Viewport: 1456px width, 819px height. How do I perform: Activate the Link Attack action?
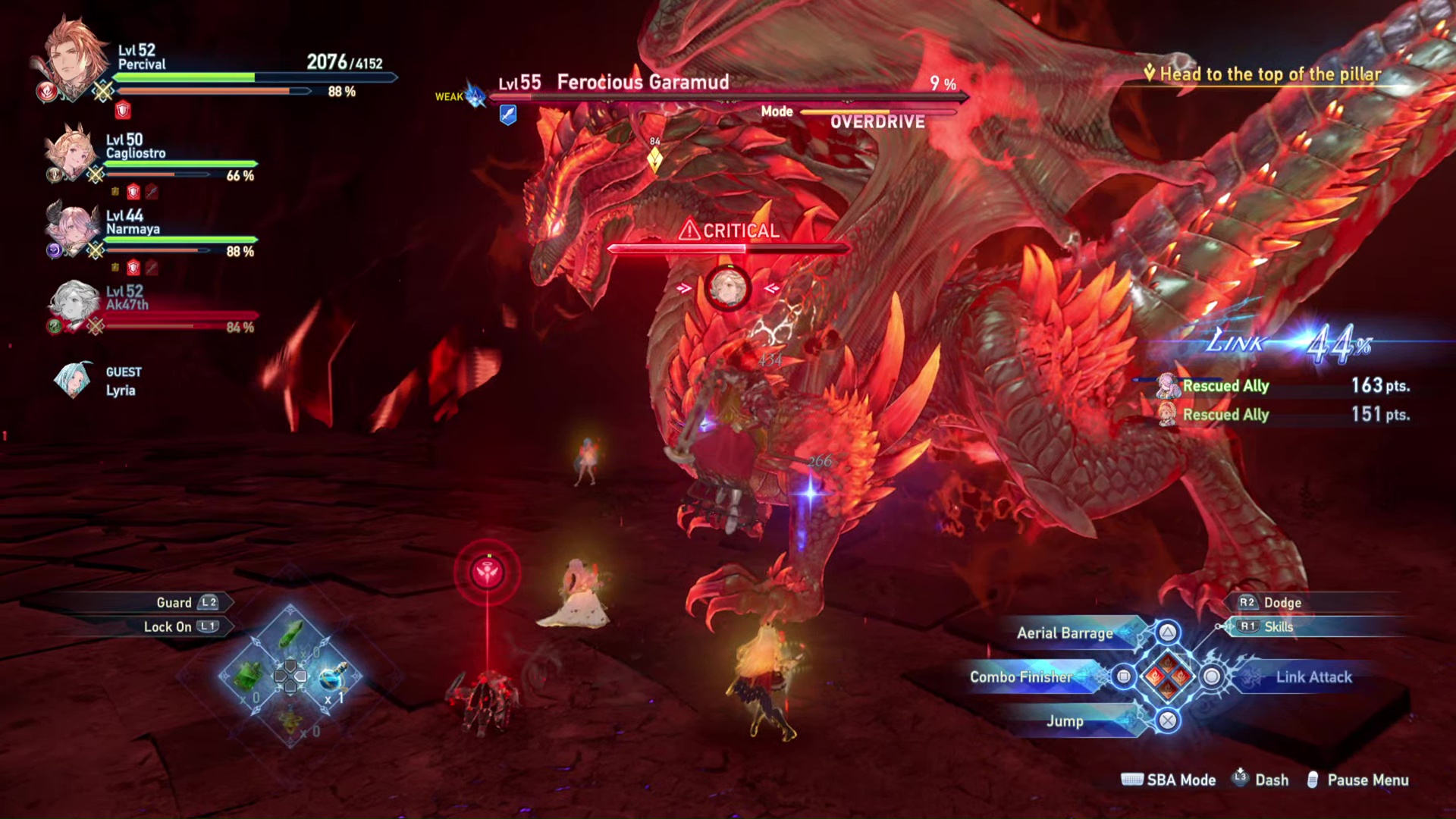1313,677
